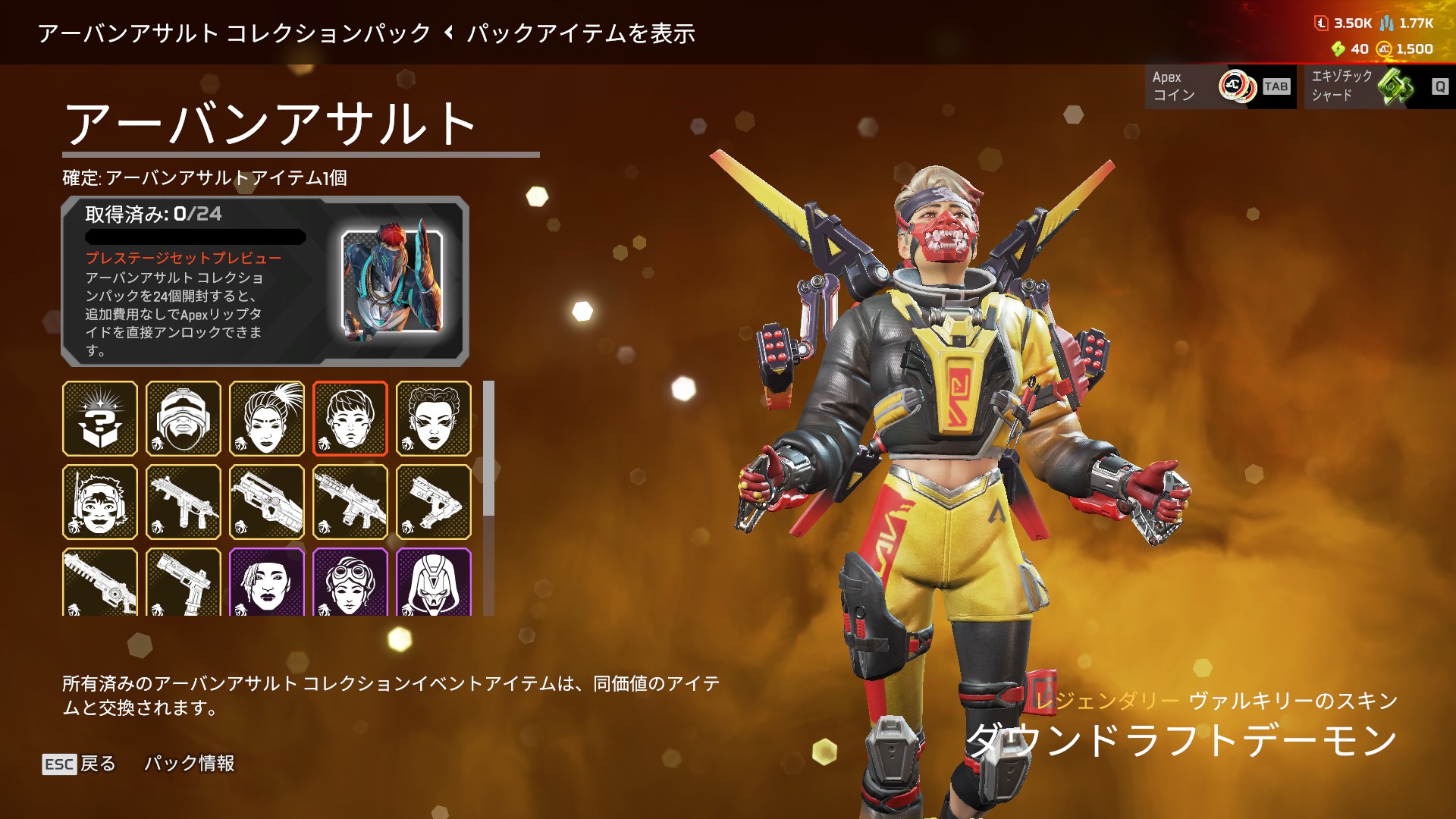The image size is (1456, 819).
Task: Pick the purple goggles legend tile
Action: point(350,582)
